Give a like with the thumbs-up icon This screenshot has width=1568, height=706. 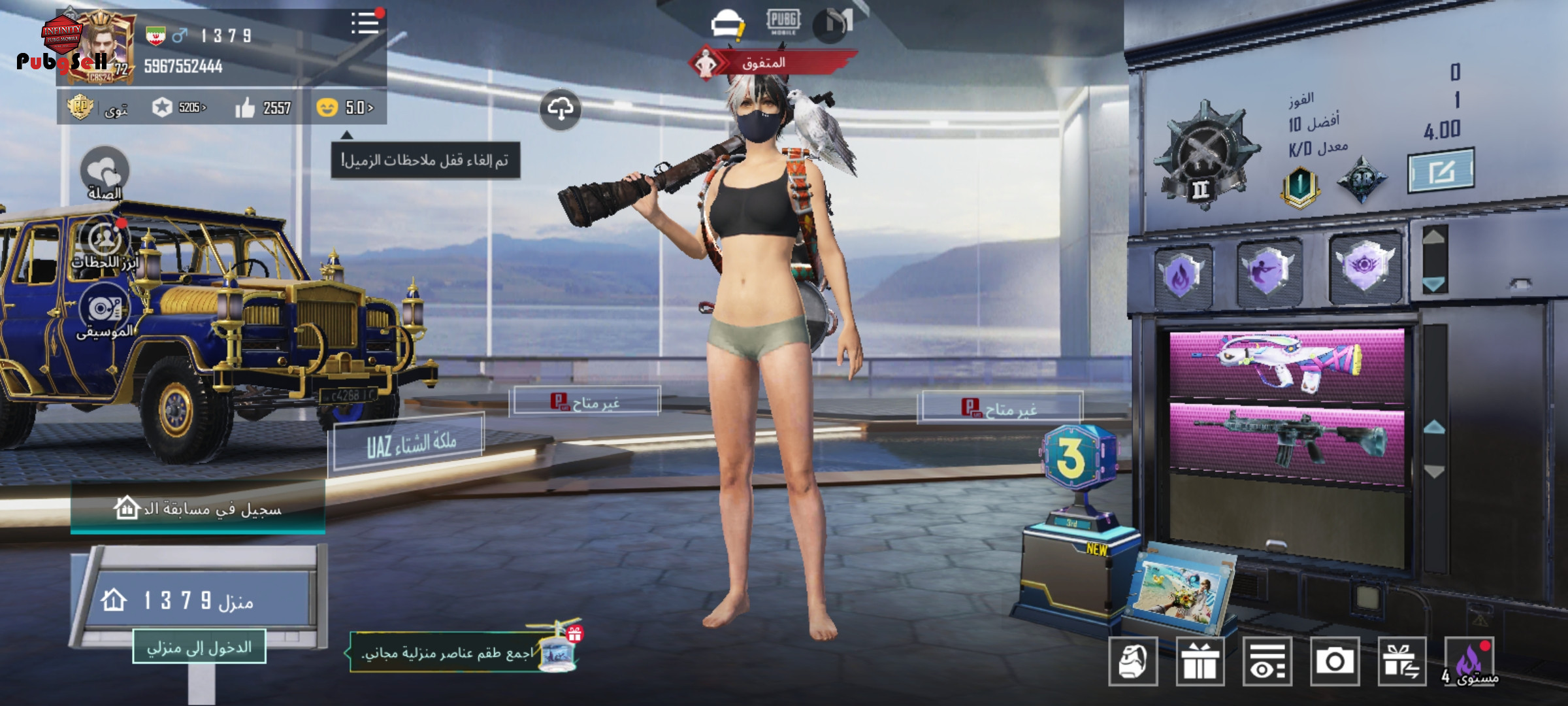pos(245,108)
